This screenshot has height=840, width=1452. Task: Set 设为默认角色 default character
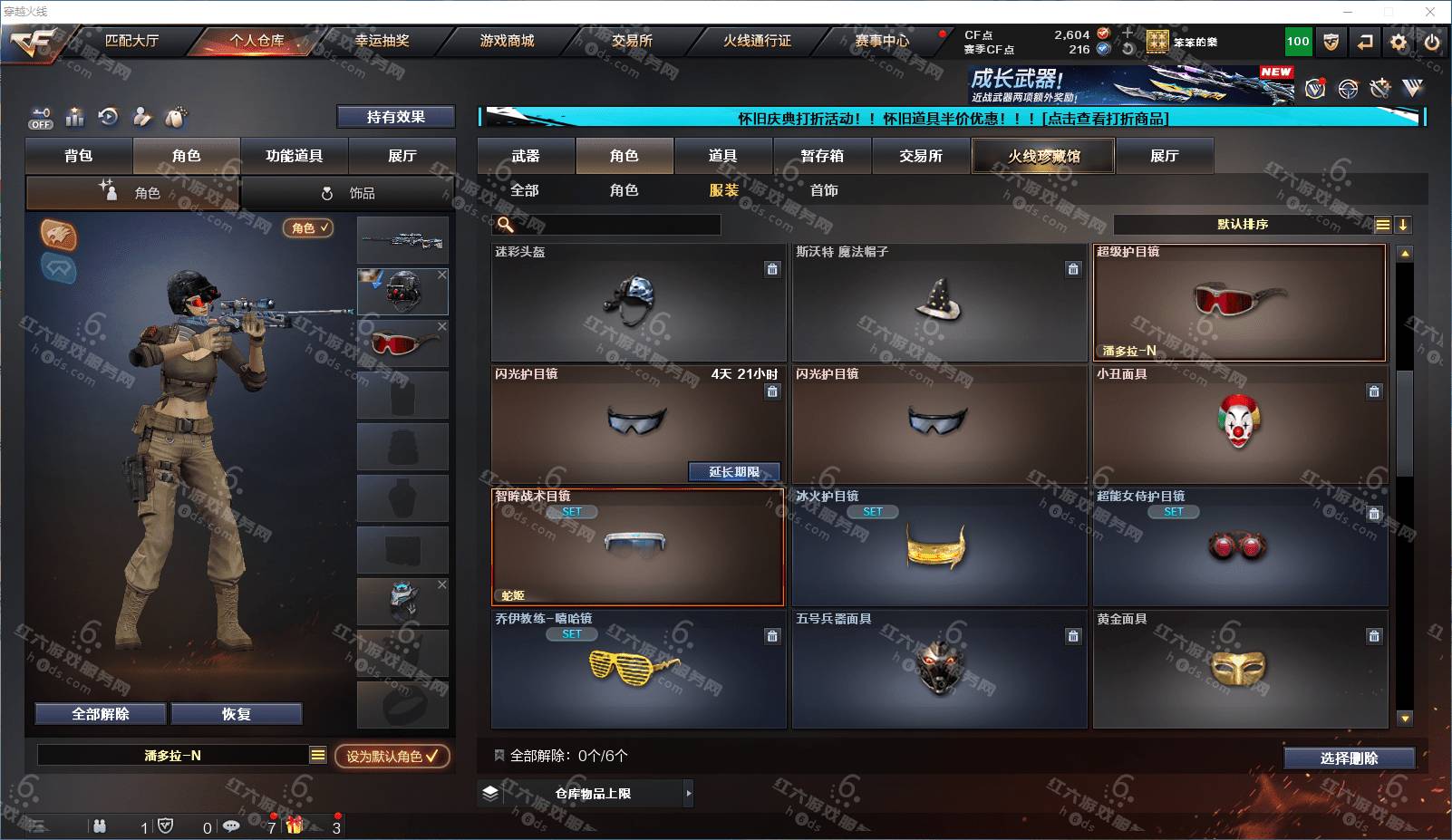[392, 756]
